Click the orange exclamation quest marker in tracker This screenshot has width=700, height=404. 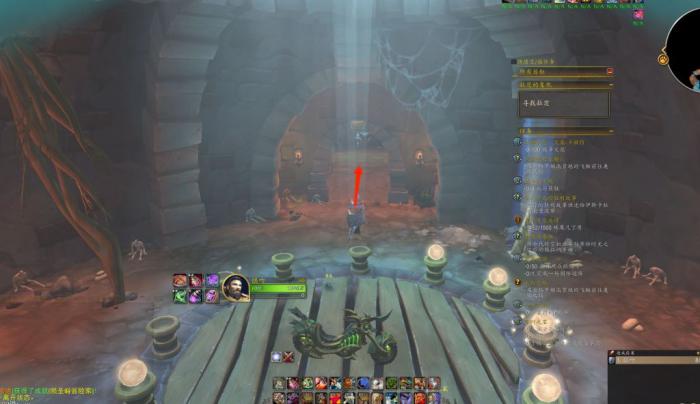pos(519,219)
